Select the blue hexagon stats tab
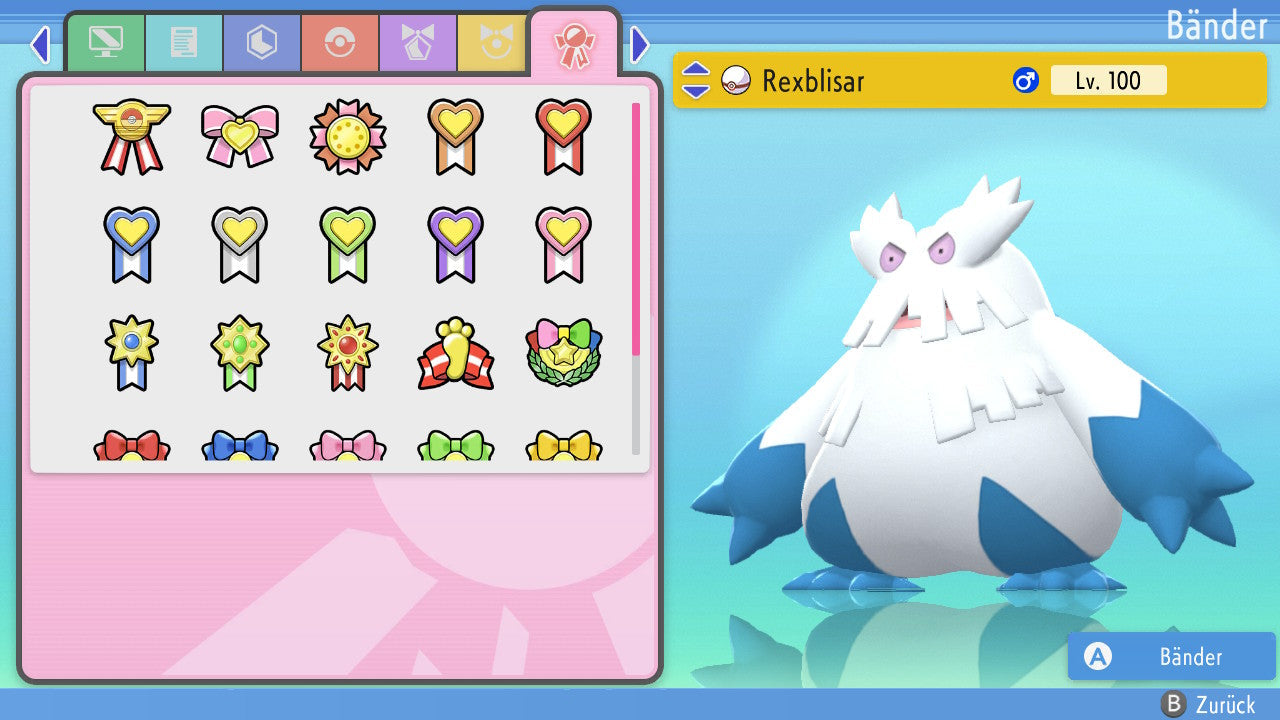 pos(261,43)
